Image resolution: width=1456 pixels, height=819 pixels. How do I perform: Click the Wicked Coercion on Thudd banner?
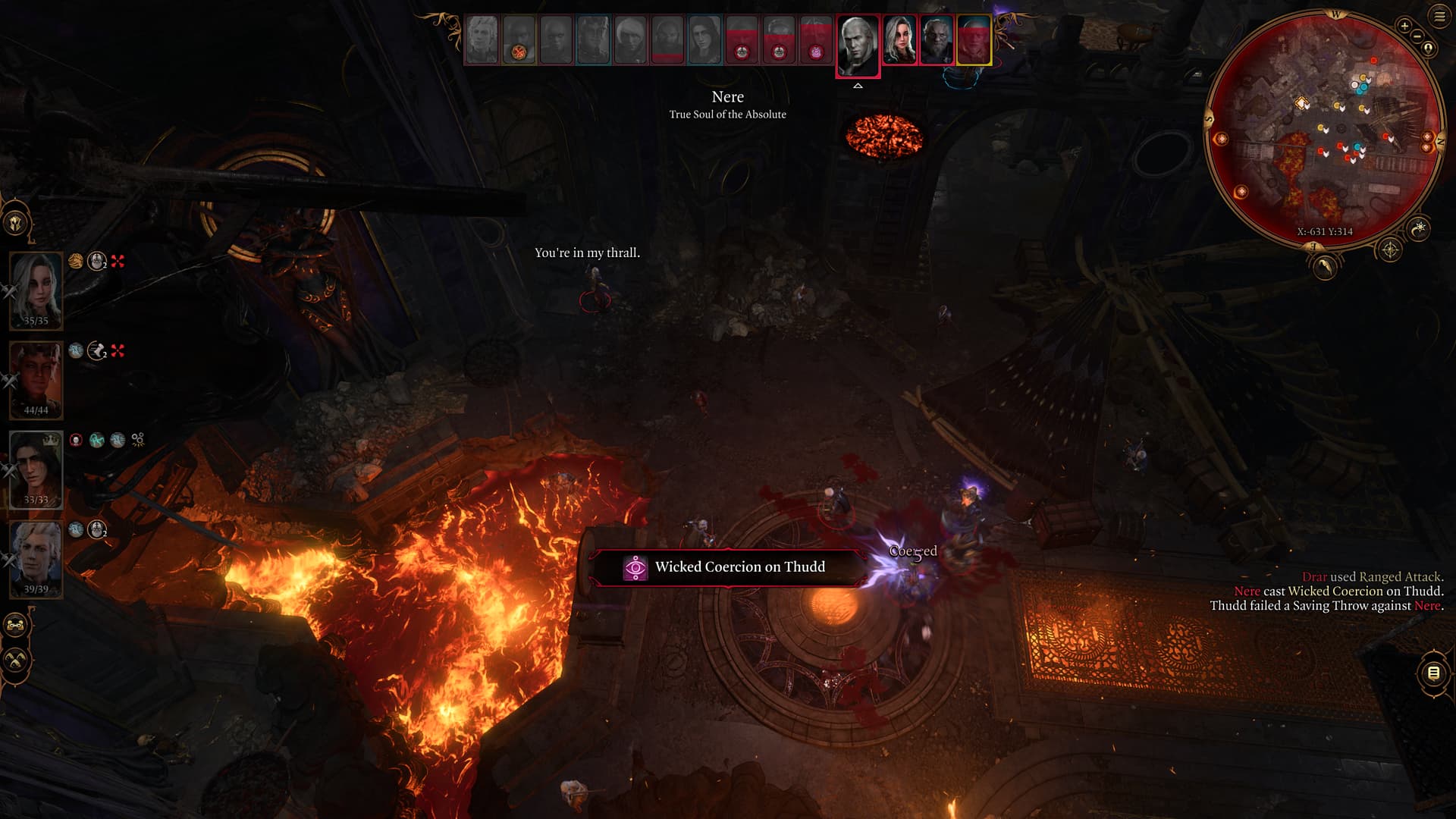726,567
